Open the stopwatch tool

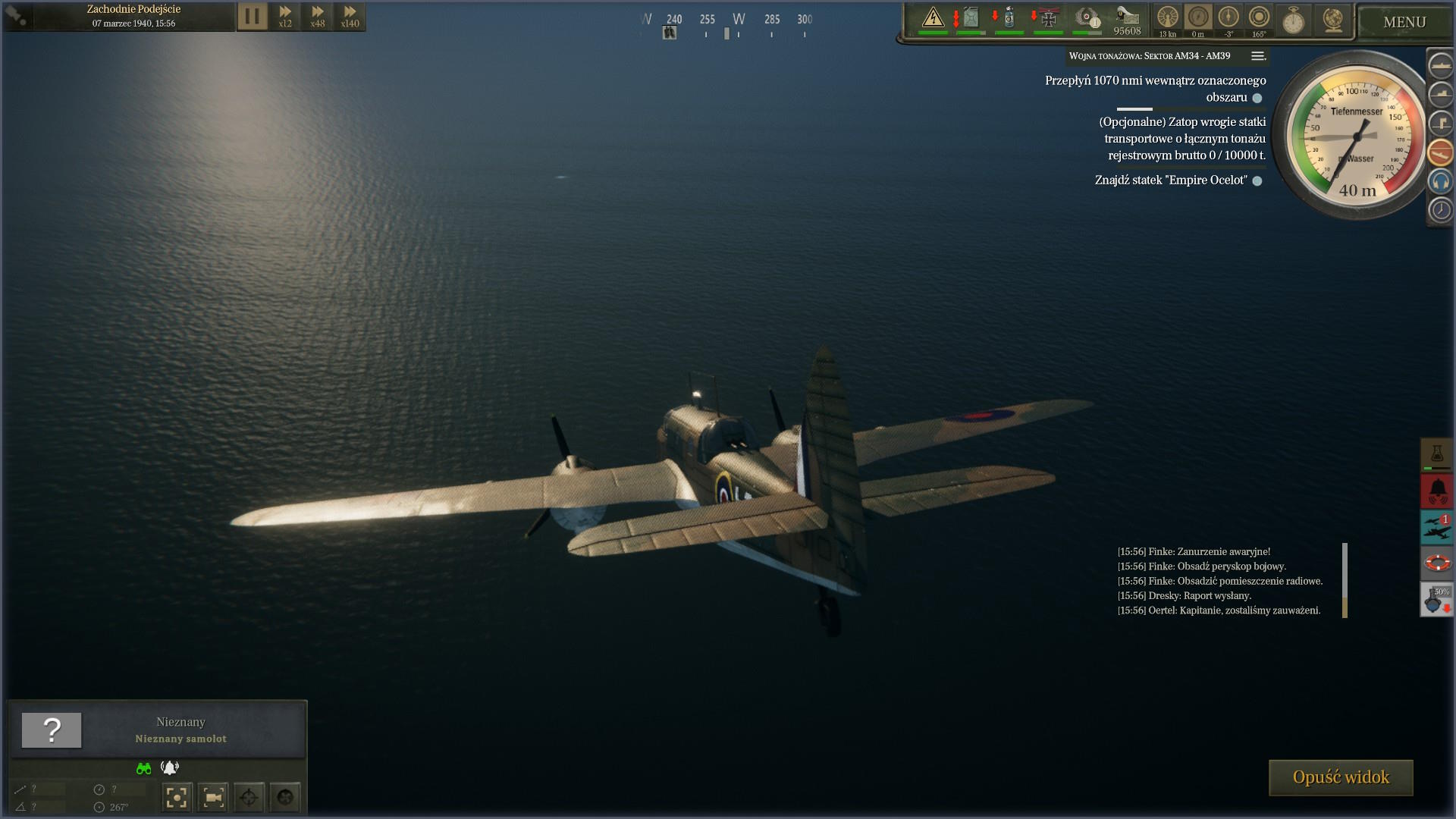click(x=1293, y=20)
